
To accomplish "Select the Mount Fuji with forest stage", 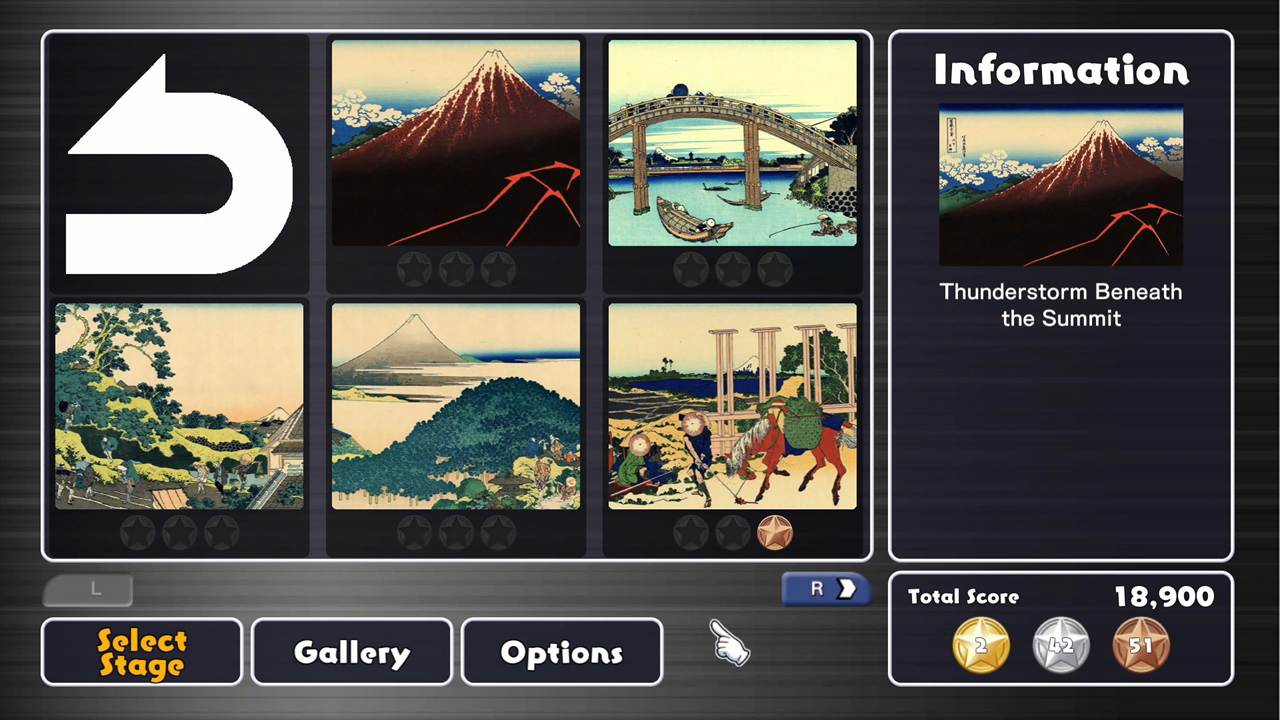I will click(455, 405).
